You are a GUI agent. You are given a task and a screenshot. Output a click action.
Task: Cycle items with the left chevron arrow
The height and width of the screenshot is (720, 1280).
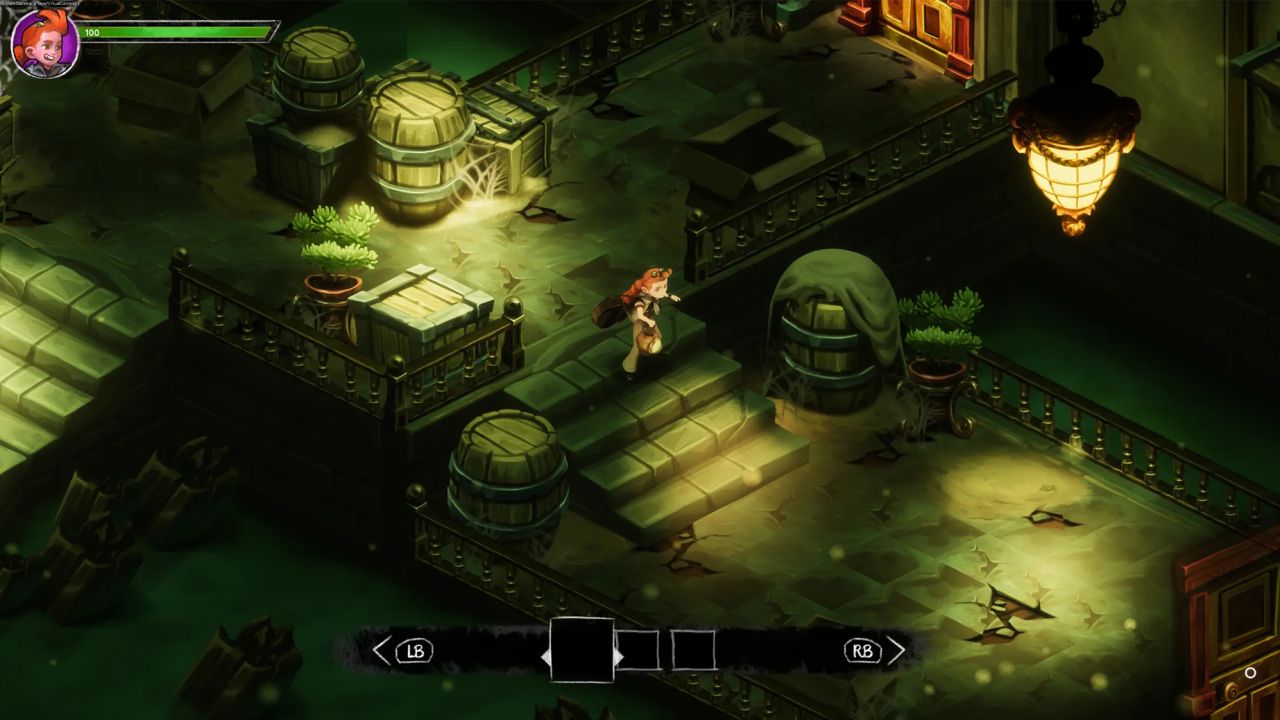[x=381, y=651]
